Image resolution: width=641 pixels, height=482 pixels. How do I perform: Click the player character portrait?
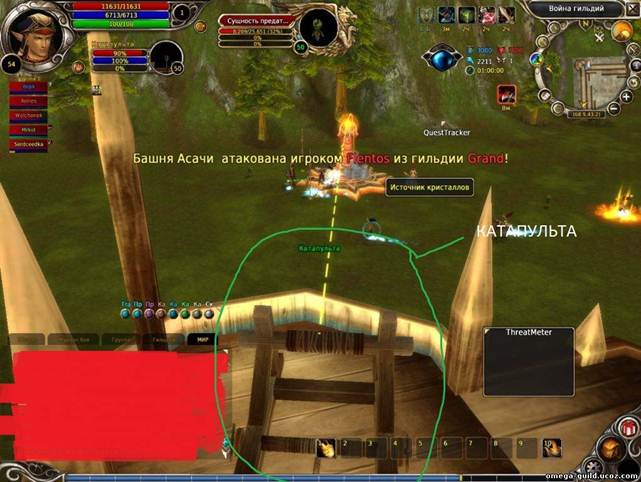pos(34,30)
